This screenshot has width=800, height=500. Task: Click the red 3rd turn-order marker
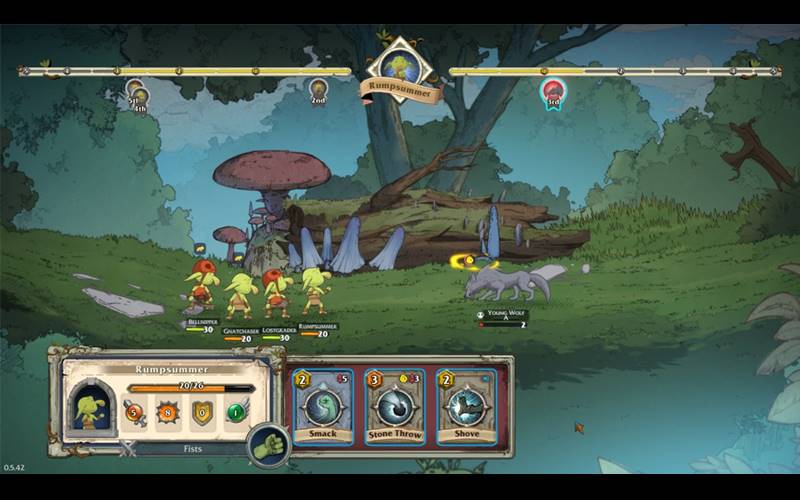pyautogui.click(x=552, y=91)
